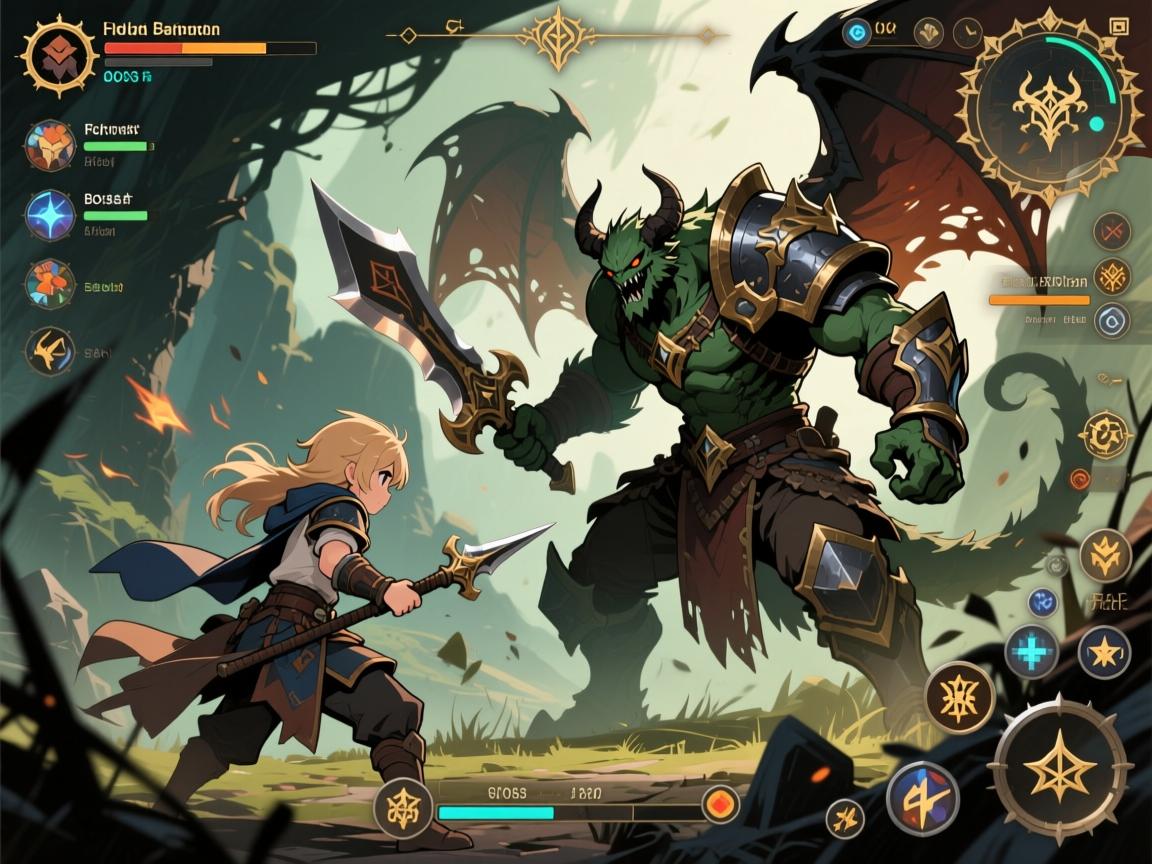
Task: Select the golden bird party portrait
Action: tap(50, 351)
